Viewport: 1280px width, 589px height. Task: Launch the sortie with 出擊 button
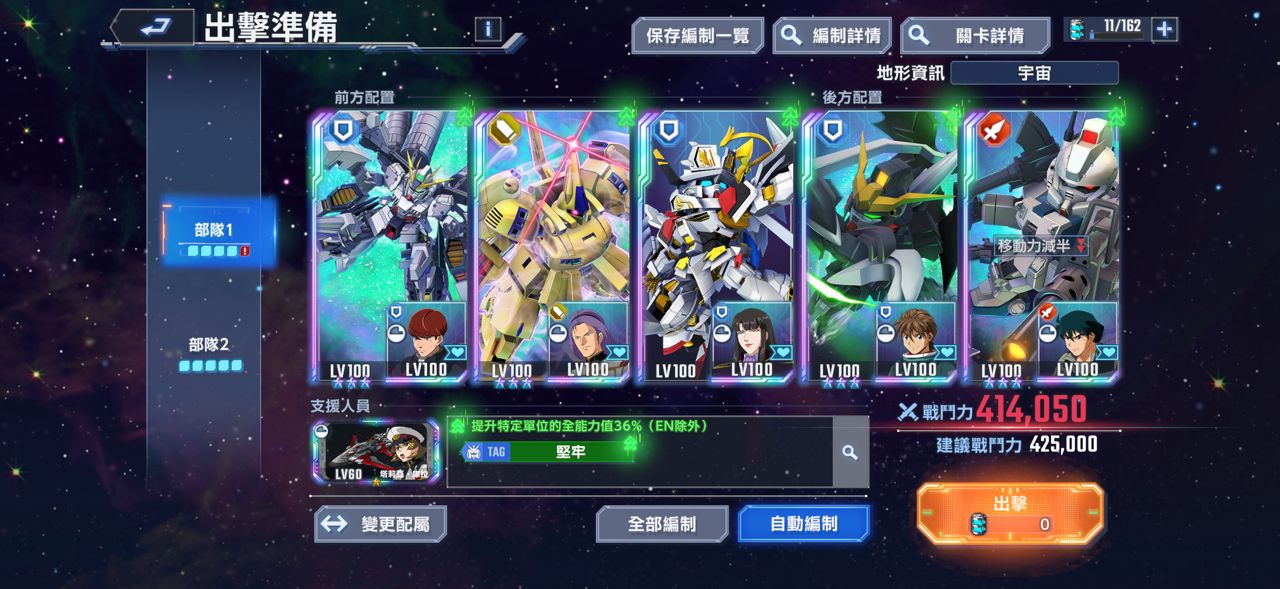pyautogui.click(x=1010, y=513)
